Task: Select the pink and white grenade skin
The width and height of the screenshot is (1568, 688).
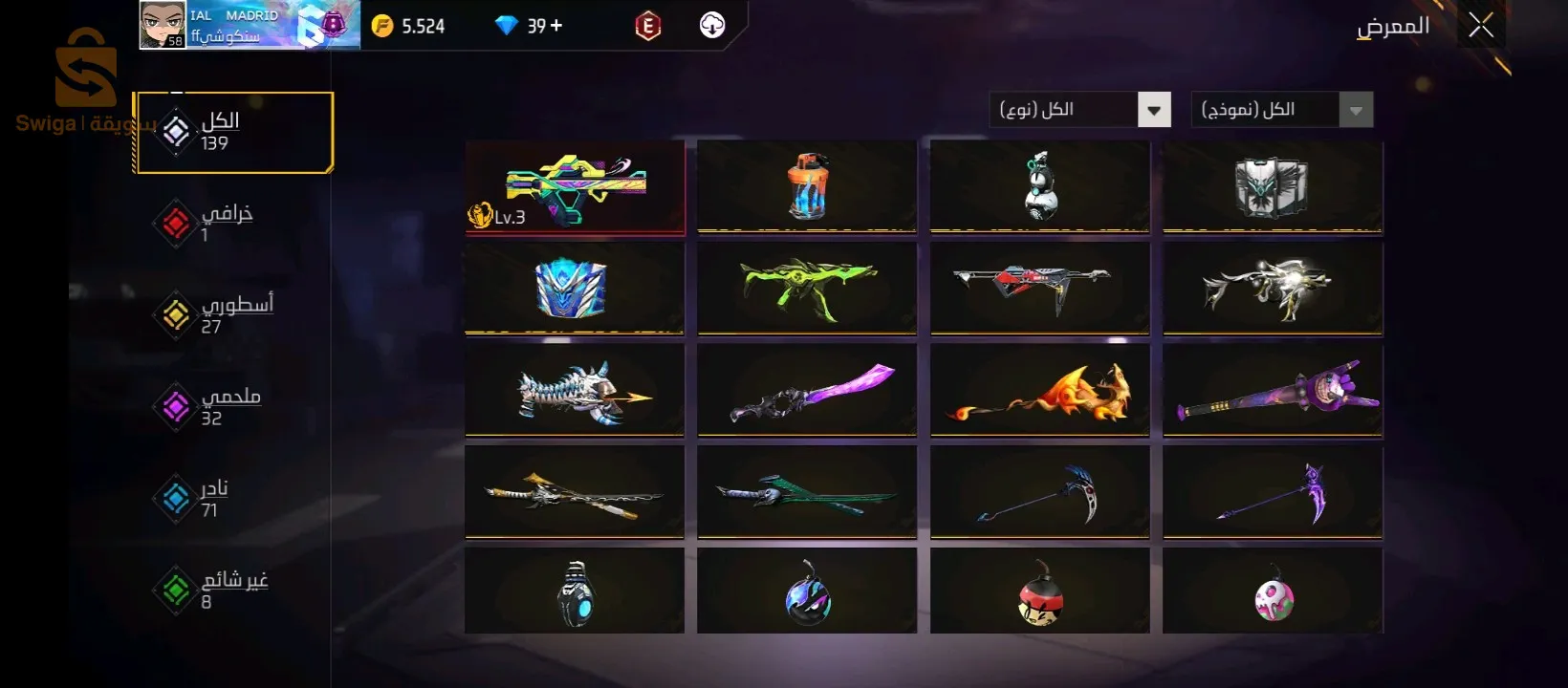Action: point(1273,592)
